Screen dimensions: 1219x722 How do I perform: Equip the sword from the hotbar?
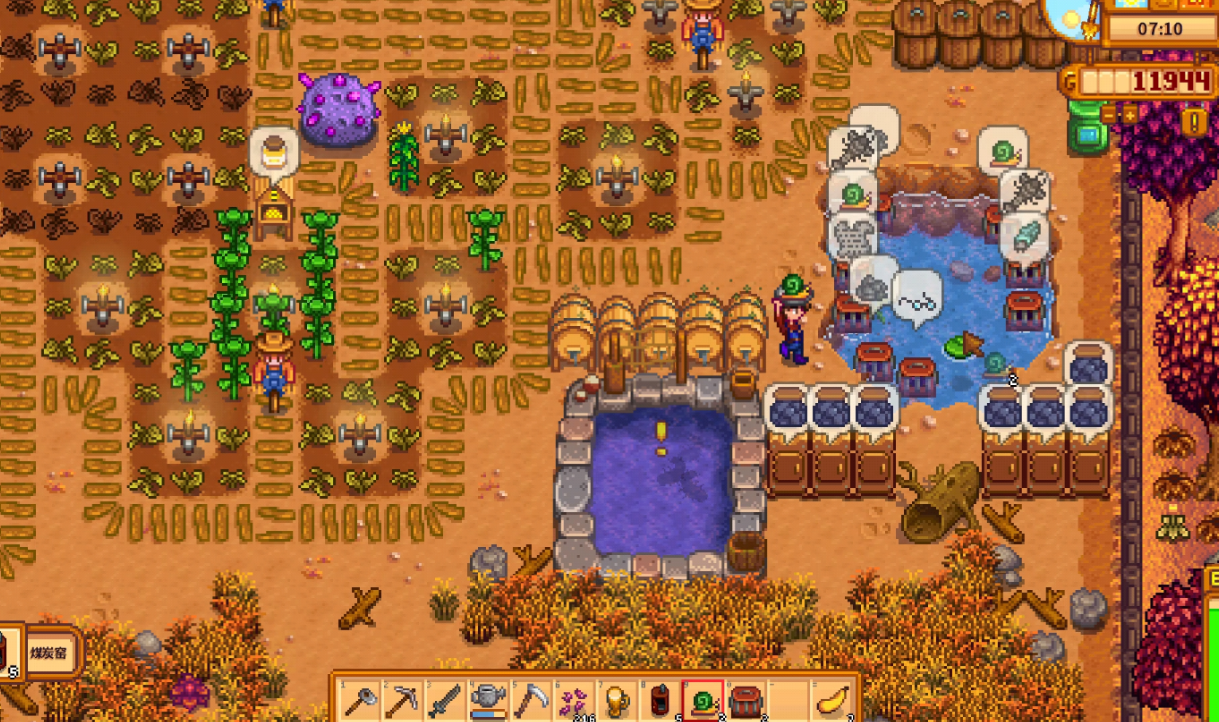click(446, 699)
